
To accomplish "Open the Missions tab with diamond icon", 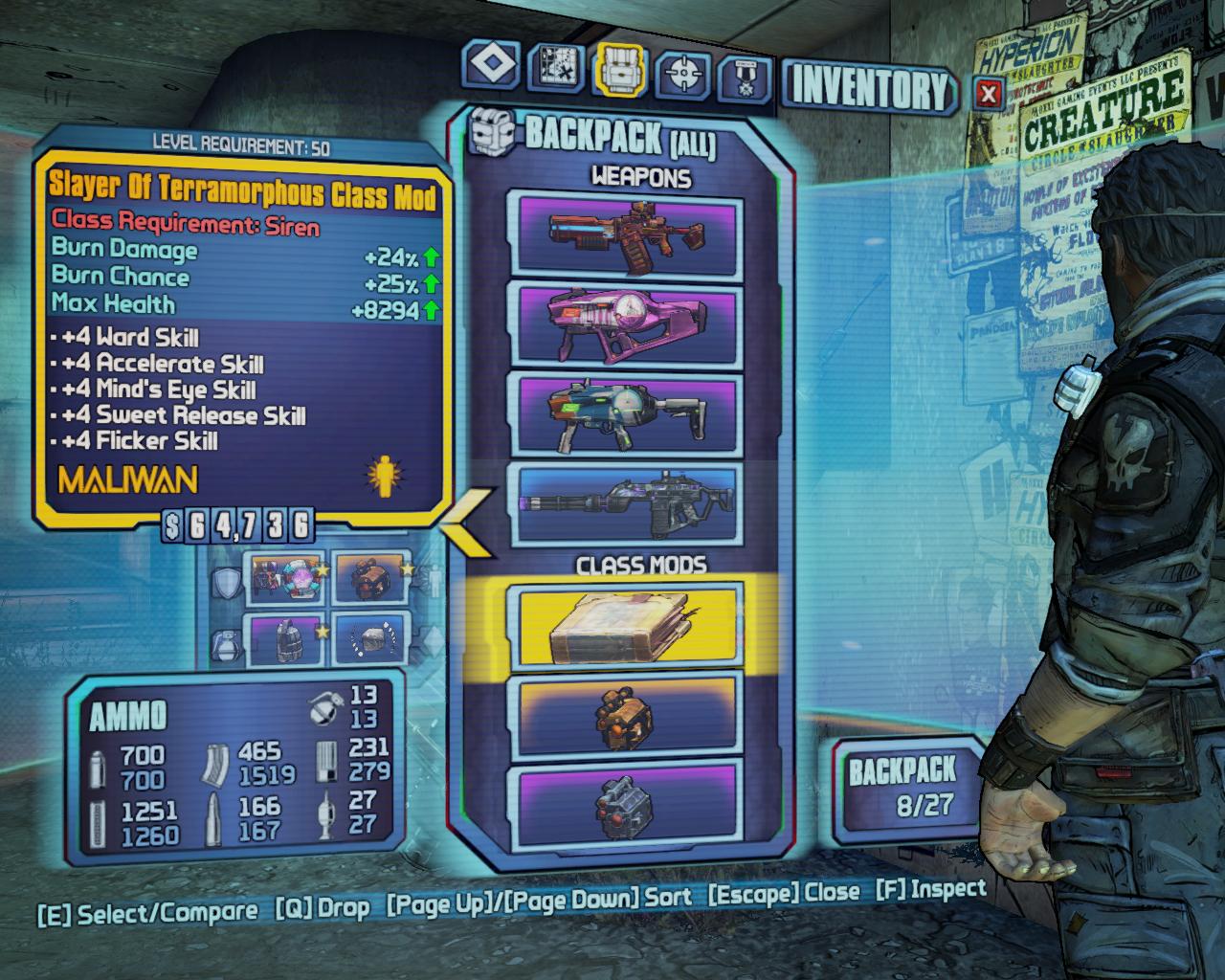I will [493, 67].
